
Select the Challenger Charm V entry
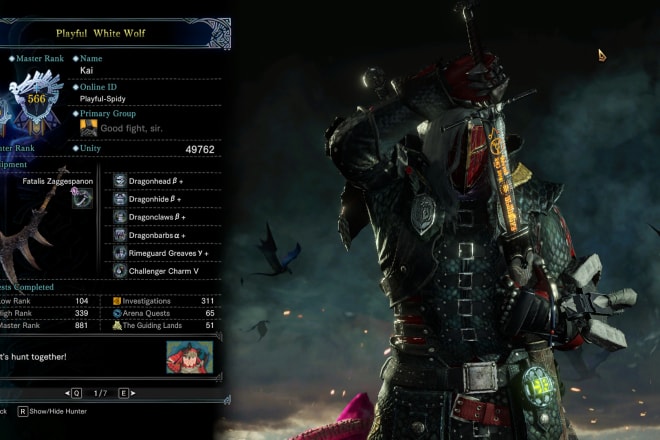160,271
